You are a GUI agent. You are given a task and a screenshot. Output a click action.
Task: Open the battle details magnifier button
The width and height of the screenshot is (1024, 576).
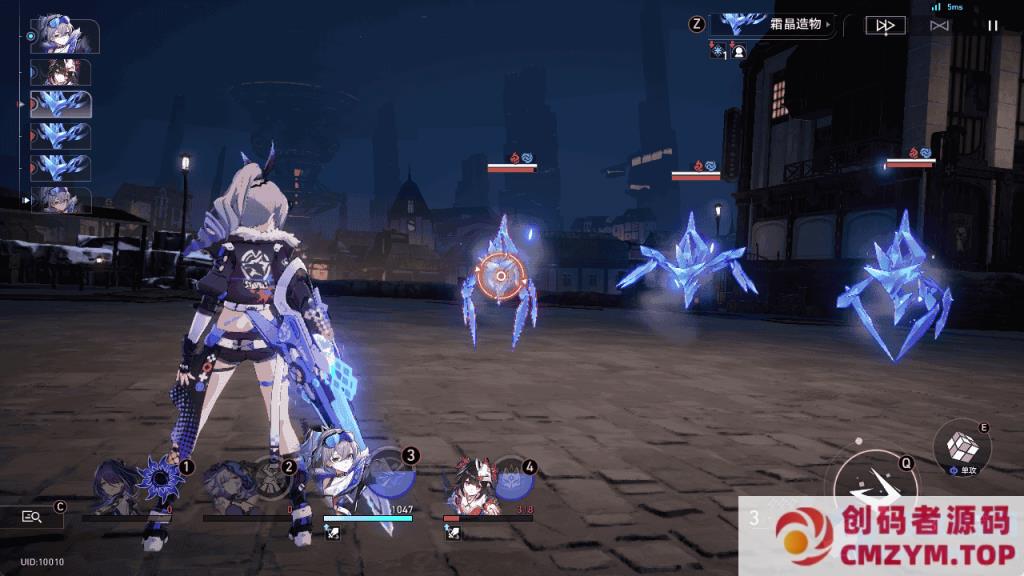coord(32,517)
